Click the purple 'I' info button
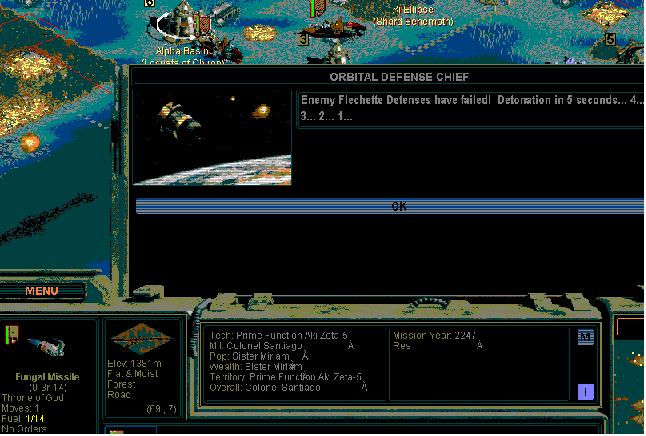Image resolution: width=646 pixels, height=436 pixels. [x=586, y=392]
